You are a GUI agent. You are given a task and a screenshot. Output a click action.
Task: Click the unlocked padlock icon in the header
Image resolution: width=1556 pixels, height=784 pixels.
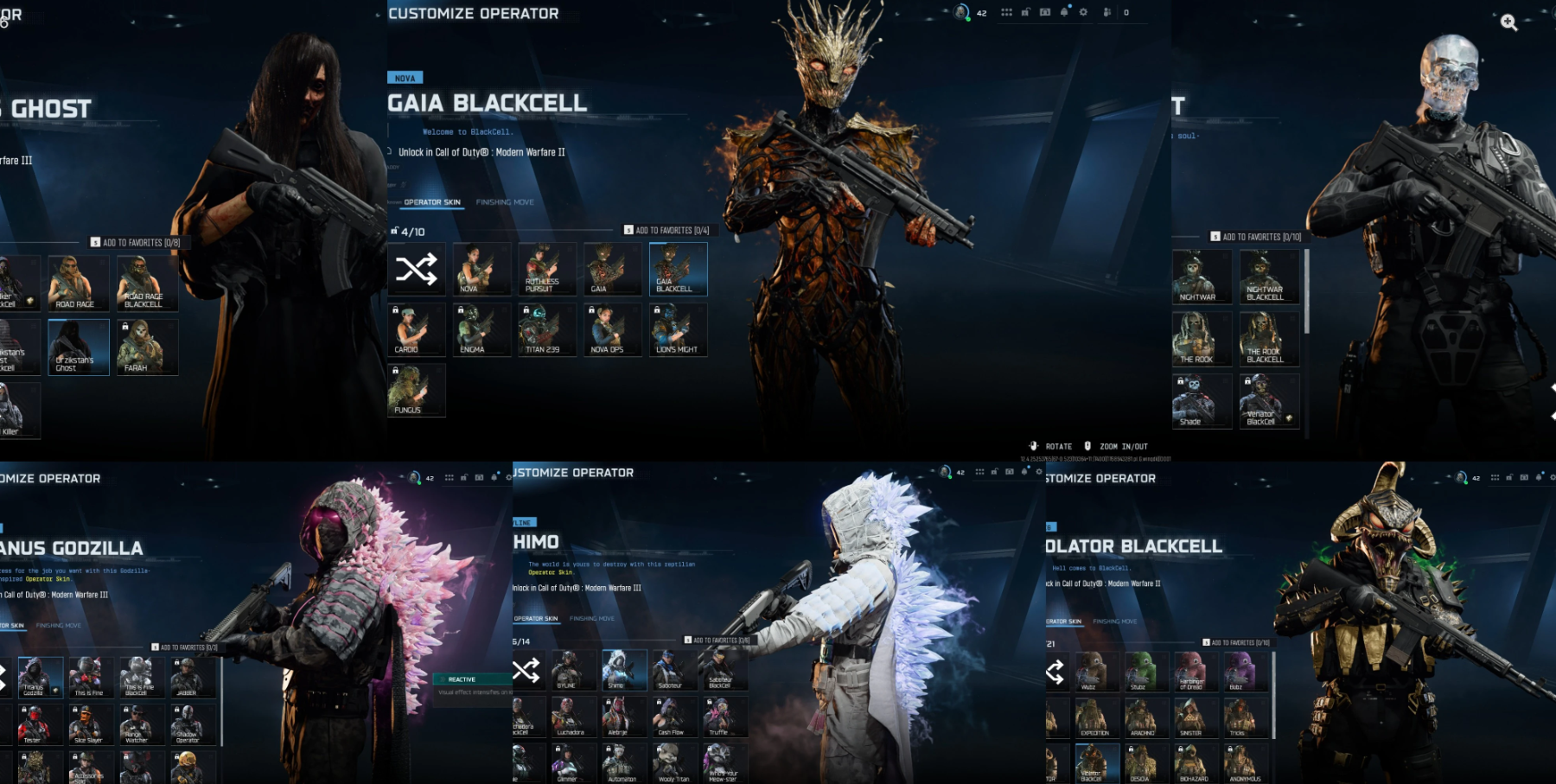pos(1025,12)
